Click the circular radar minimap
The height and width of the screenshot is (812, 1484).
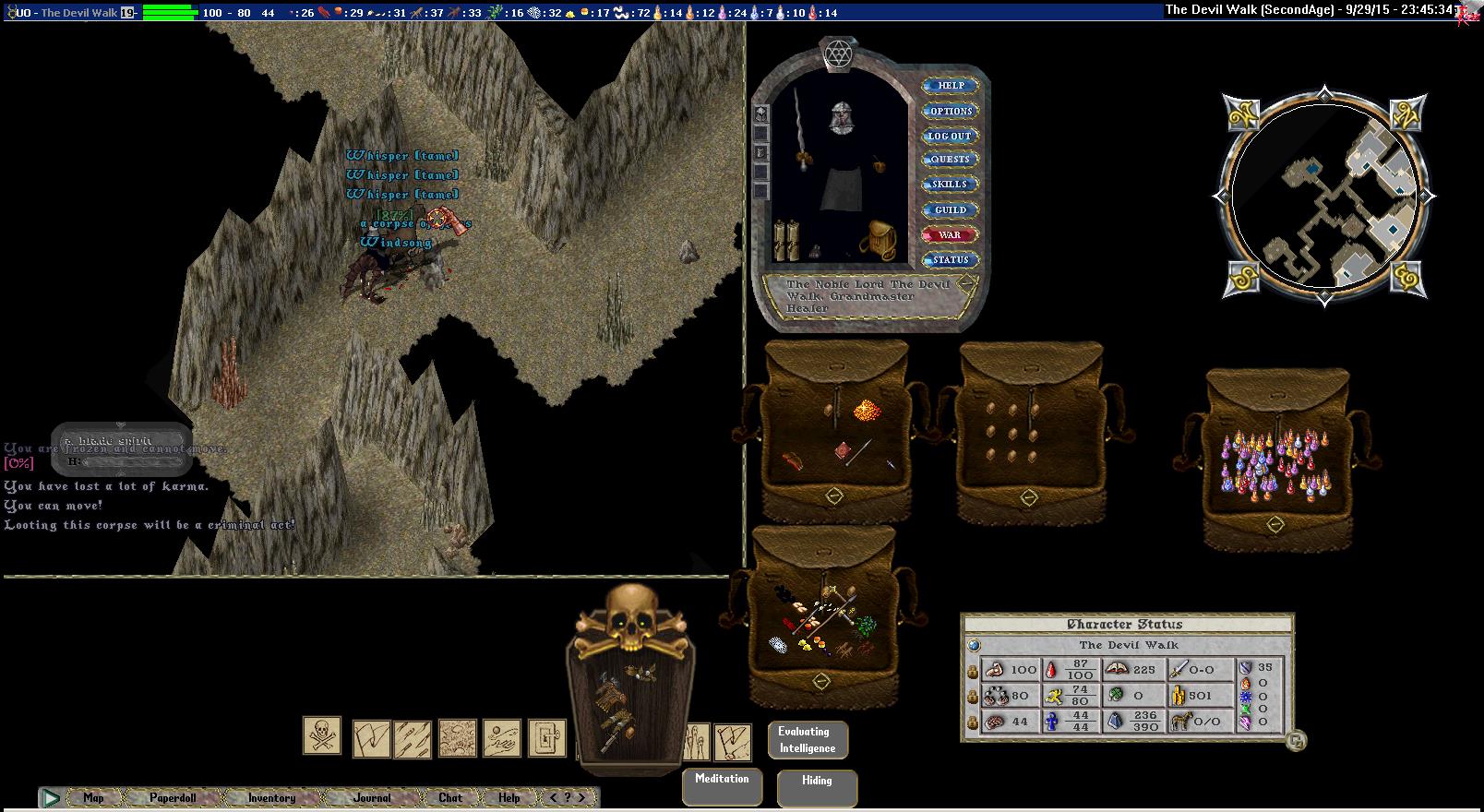pos(1323,196)
